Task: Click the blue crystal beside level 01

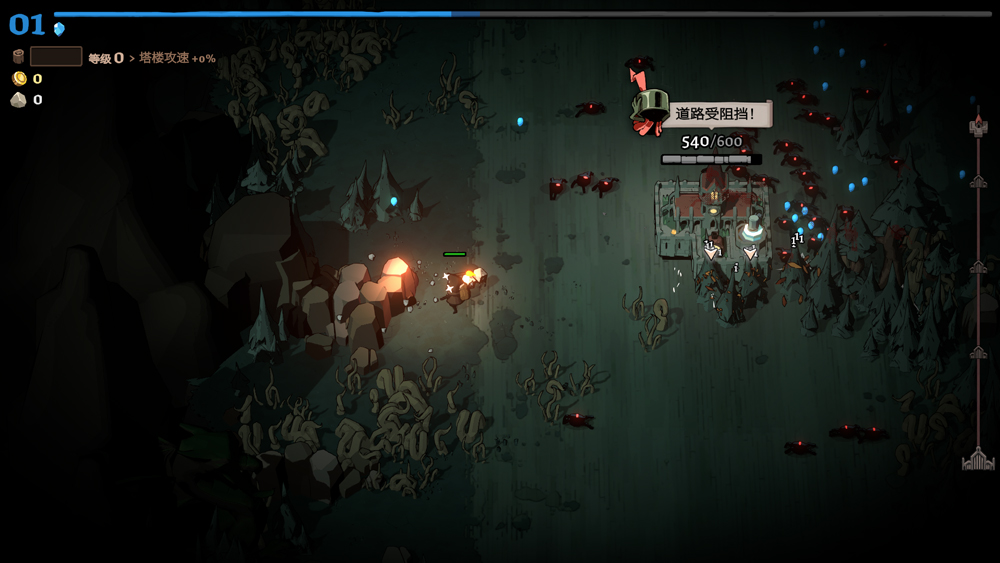Action: [59, 28]
